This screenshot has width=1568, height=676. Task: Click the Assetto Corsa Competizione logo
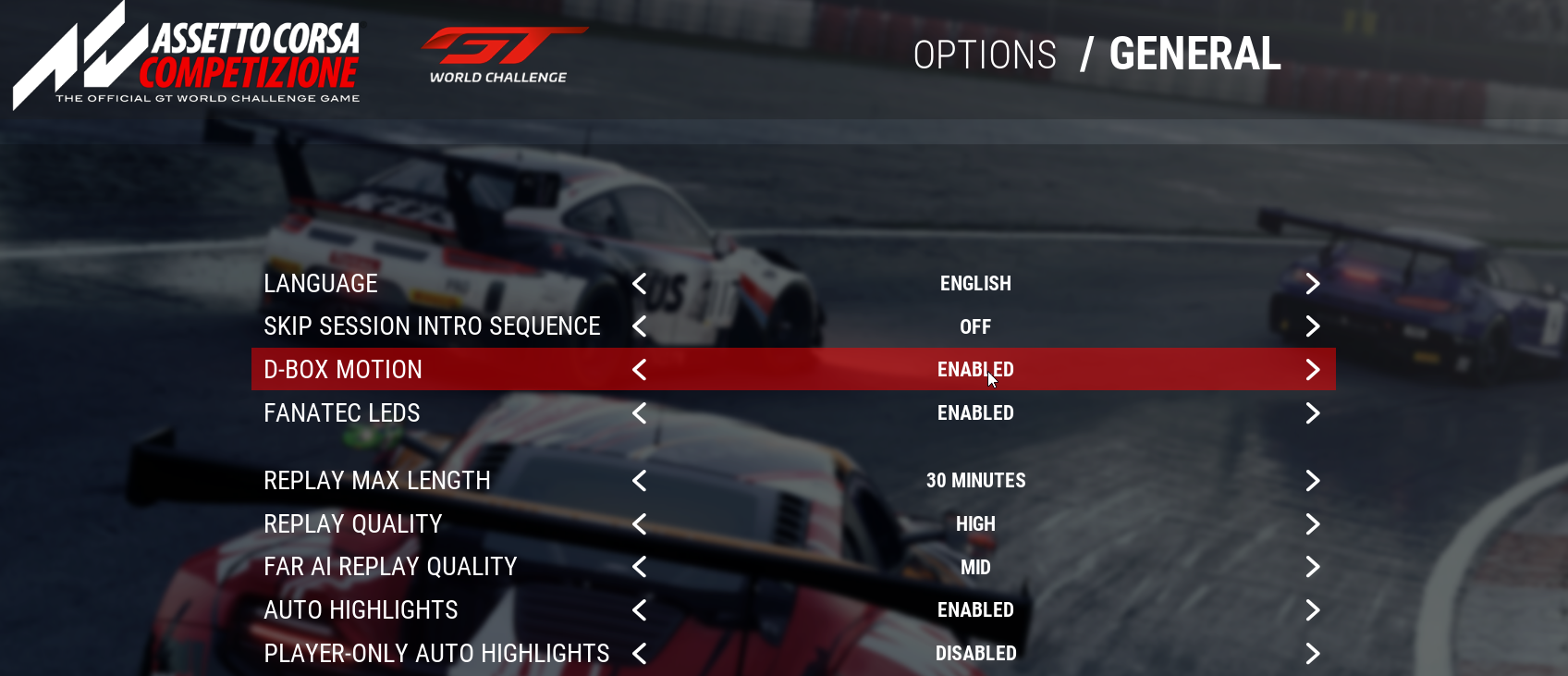pos(185,55)
